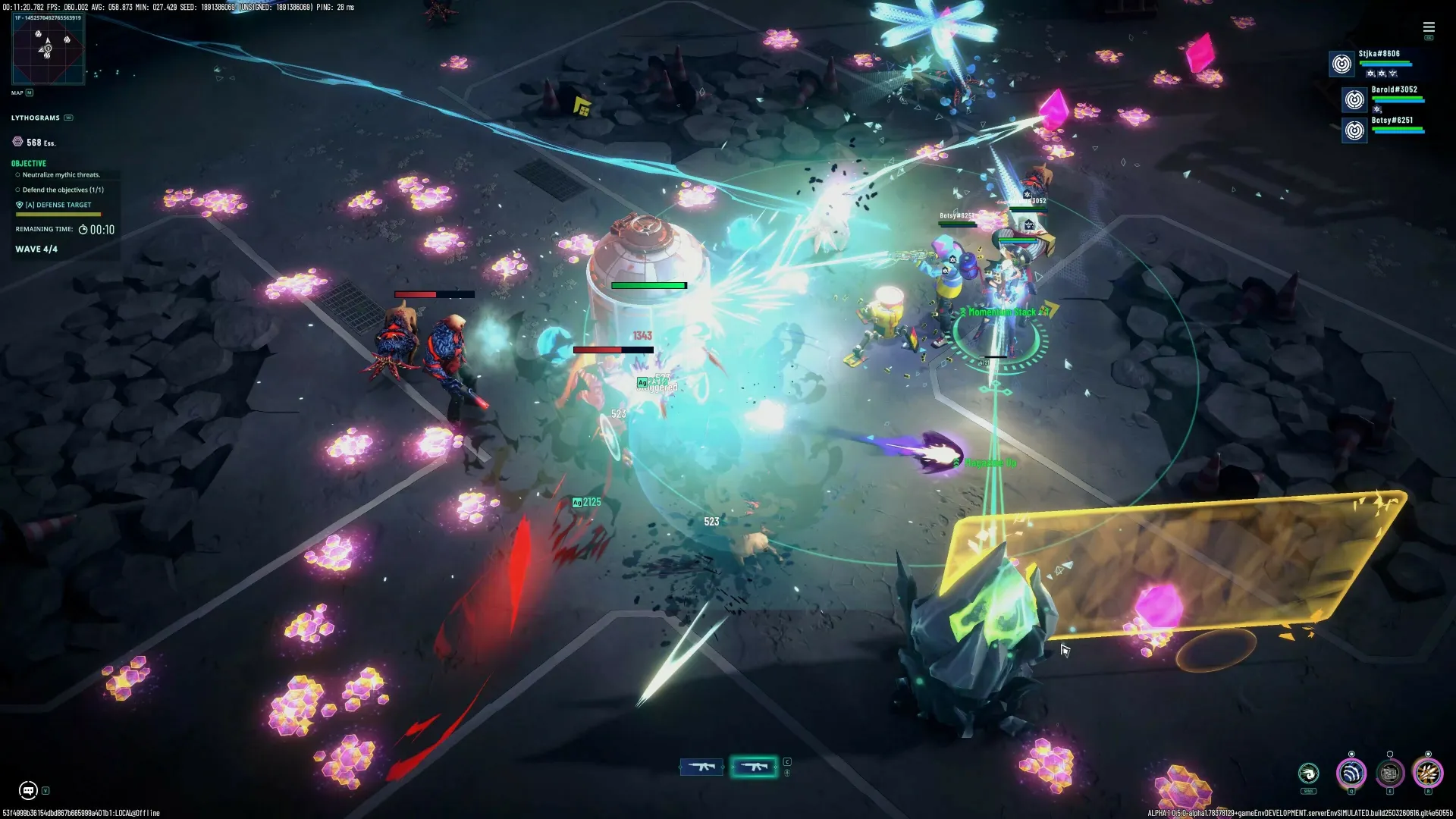Toggle auto-cast circle above the Q ability

click(1351, 754)
